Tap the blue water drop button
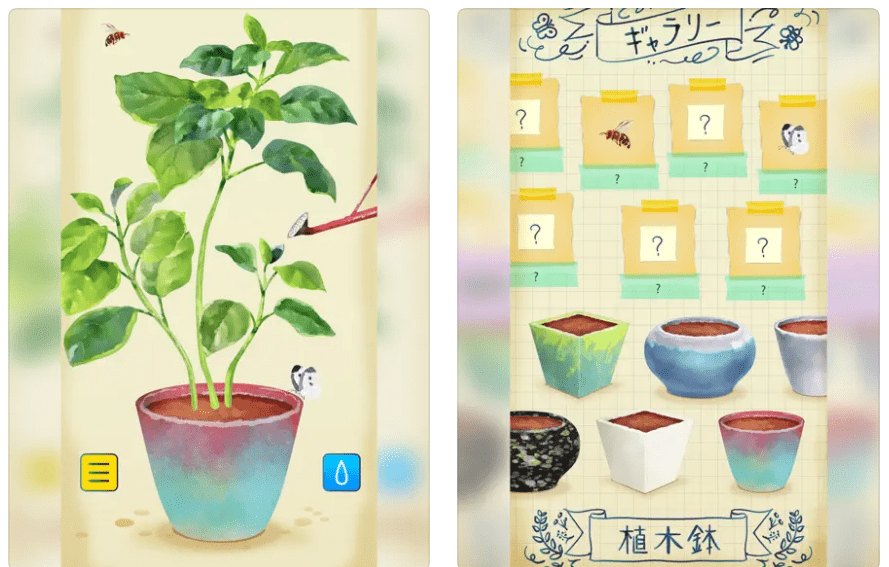Screen dimensions: 889x567 click(x=341, y=472)
